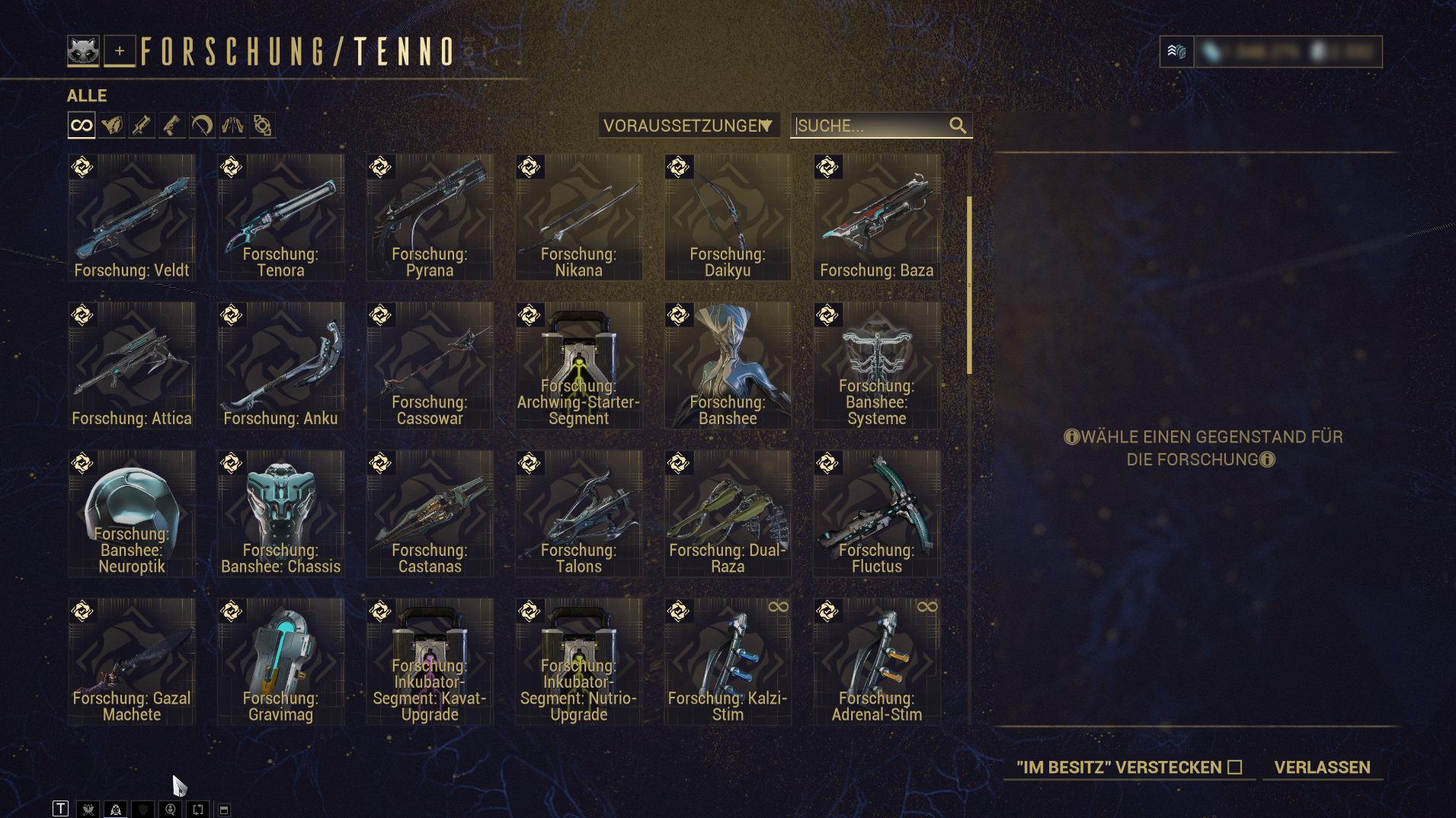This screenshot has width=1456, height=818.
Task: Select Forschung: Baza rifle research
Action: click(876, 218)
